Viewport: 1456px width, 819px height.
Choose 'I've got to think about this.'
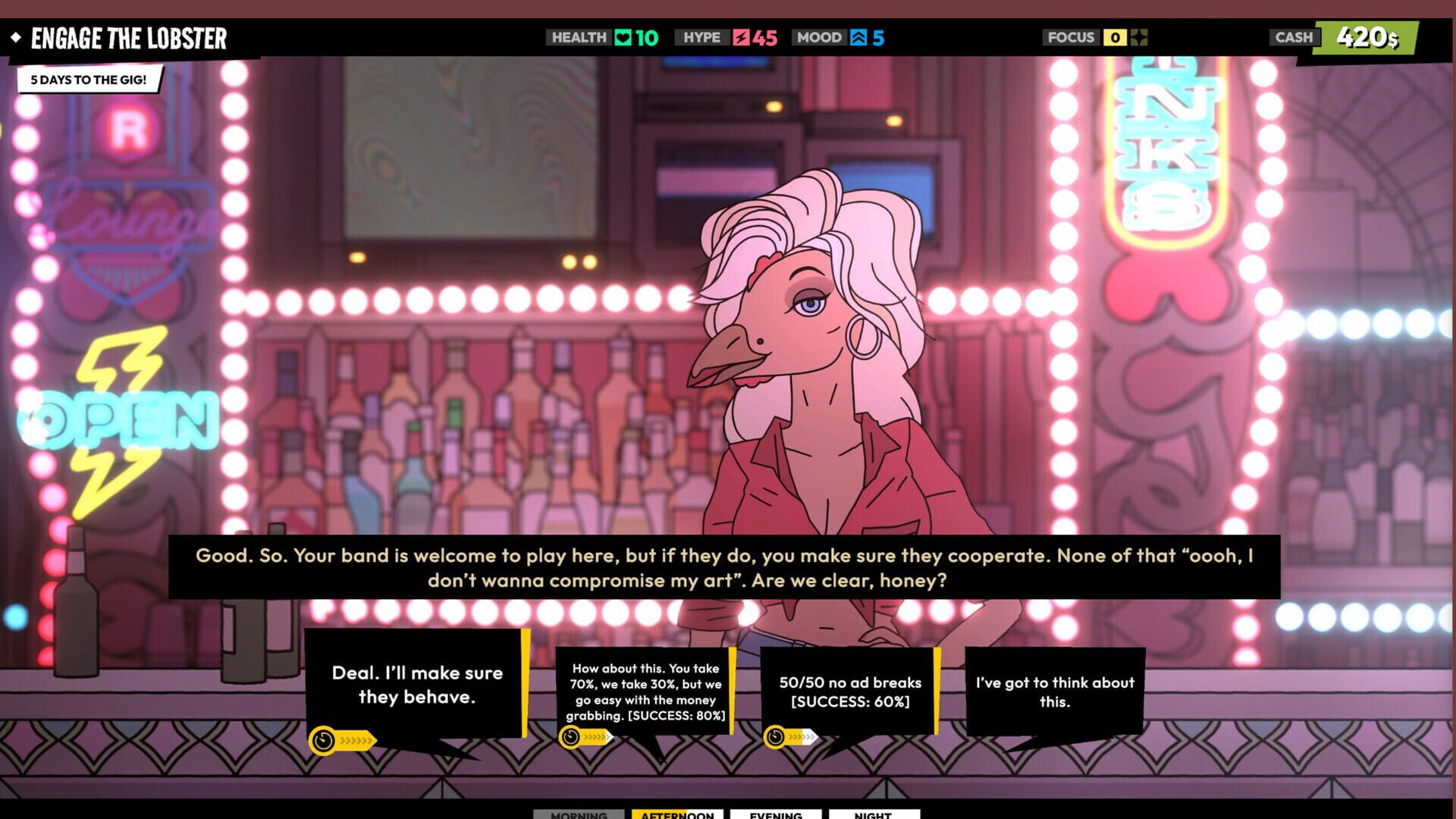click(x=1055, y=692)
